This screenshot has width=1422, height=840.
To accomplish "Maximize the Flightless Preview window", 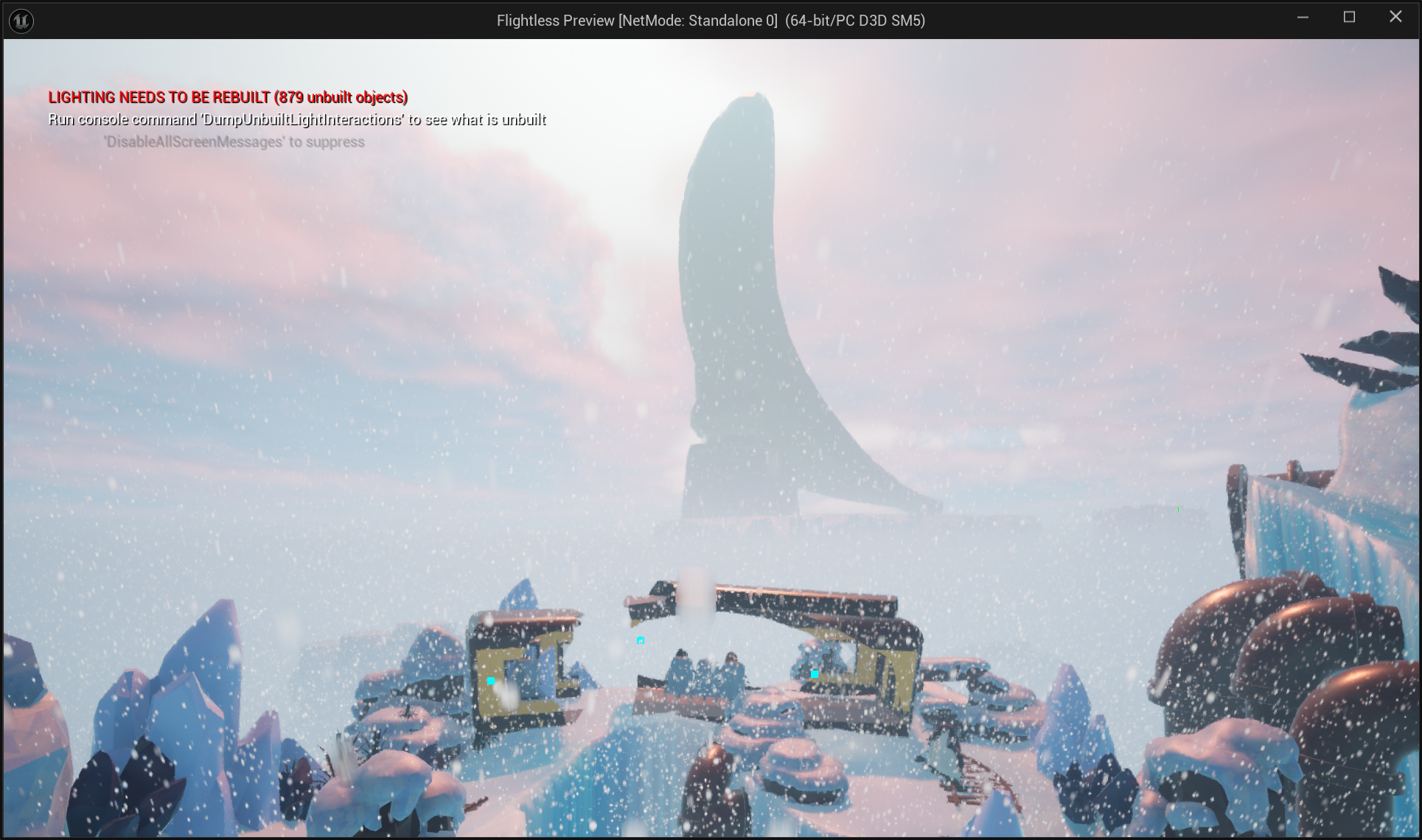I will click(1349, 17).
